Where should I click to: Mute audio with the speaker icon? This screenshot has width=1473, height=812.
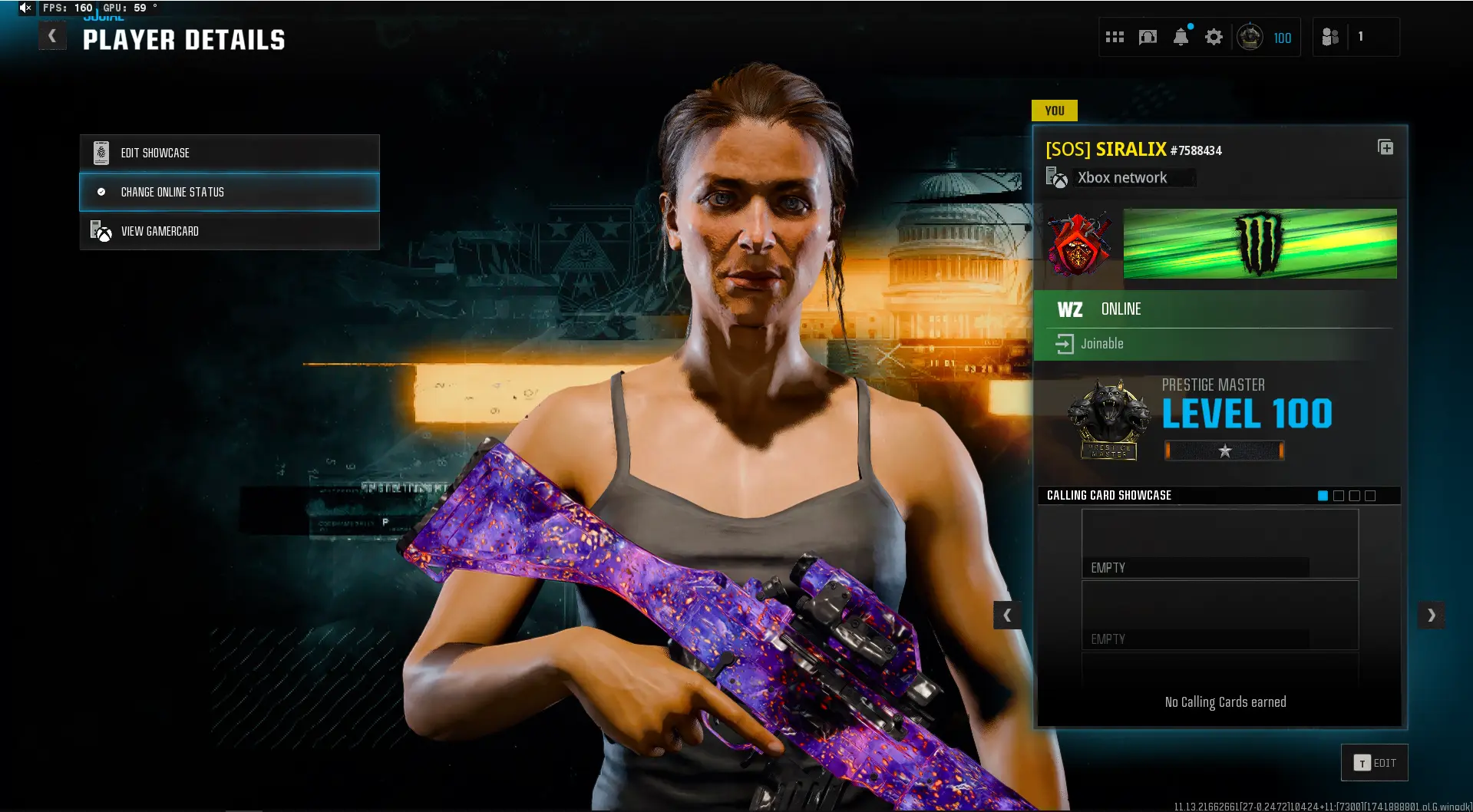(x=25, y=8)
